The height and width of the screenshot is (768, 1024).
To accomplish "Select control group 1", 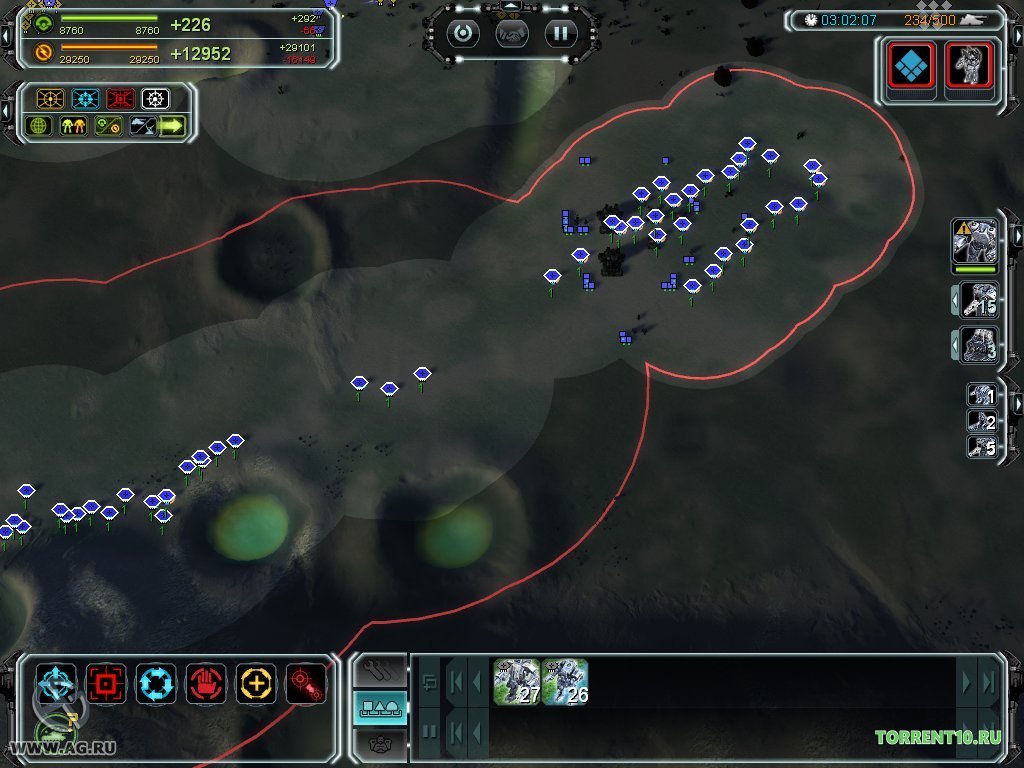I will (x=981, y=395).
